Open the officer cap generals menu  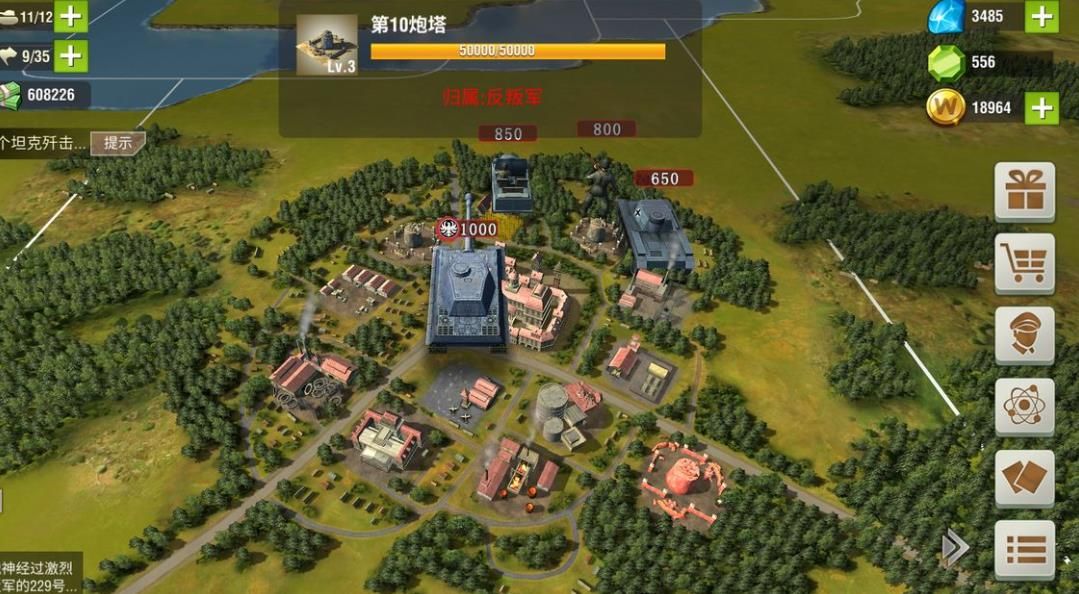(1024, 335)
